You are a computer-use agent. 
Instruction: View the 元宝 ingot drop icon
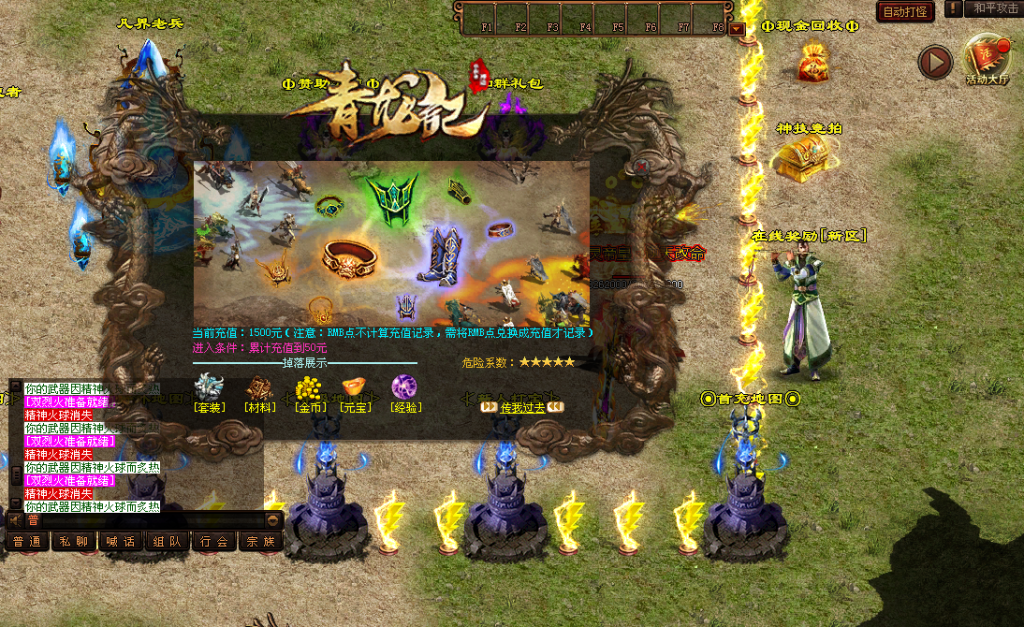(355, 387)
